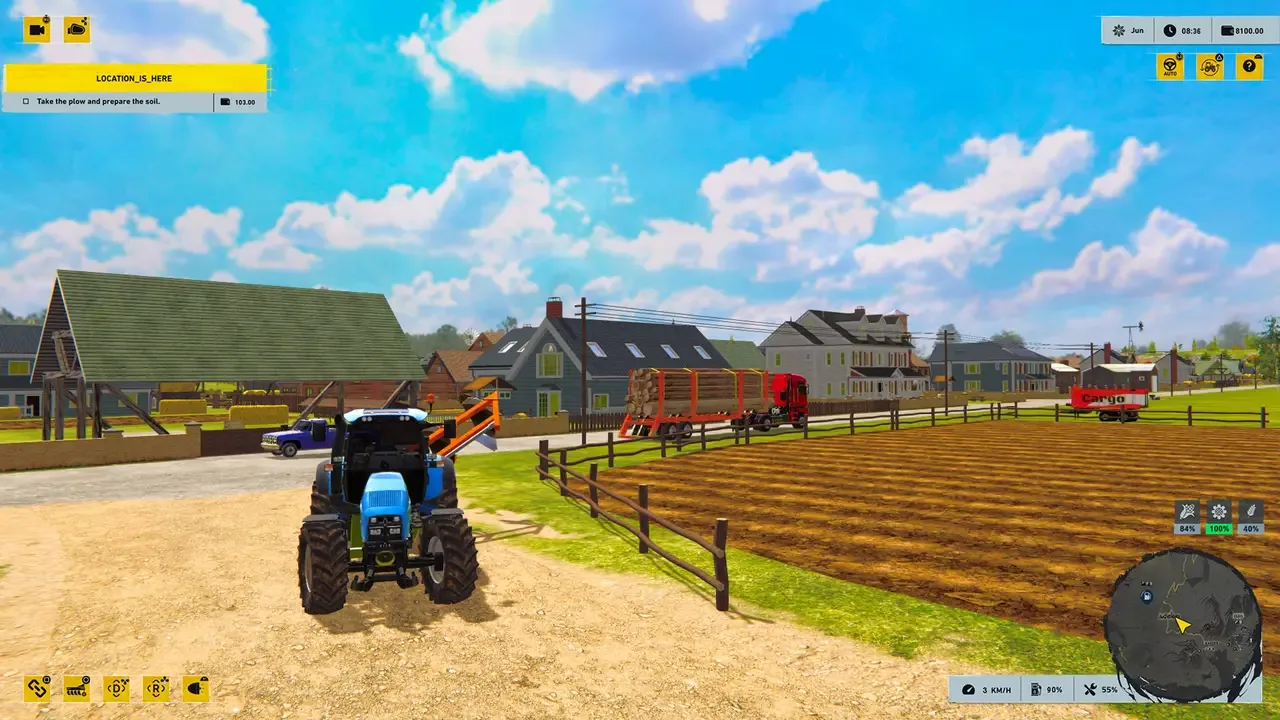The image size is (1280, 720).
Task: Open the season panel labeled Jun
Action: [x=1128, y=30]
